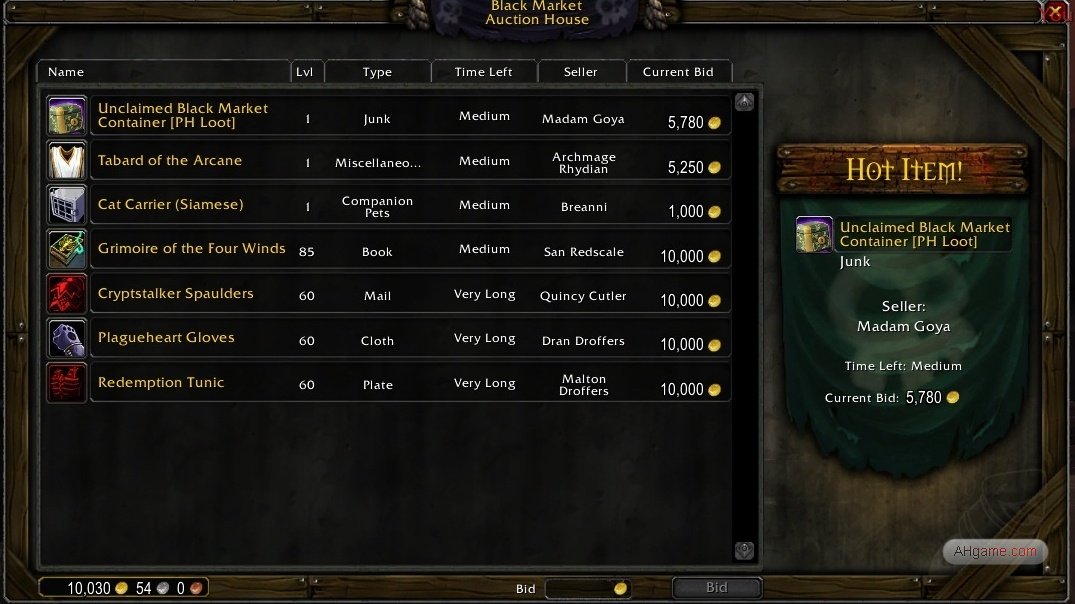Sort auctions by Lvl column
Image resolution: width=1075 pixels, height=604 pixels.
(306, 72)
